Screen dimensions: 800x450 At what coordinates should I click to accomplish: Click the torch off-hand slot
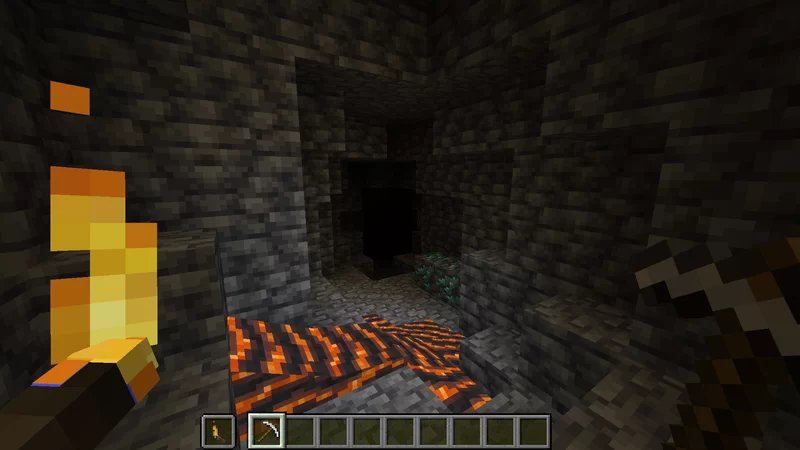(217, 431)
